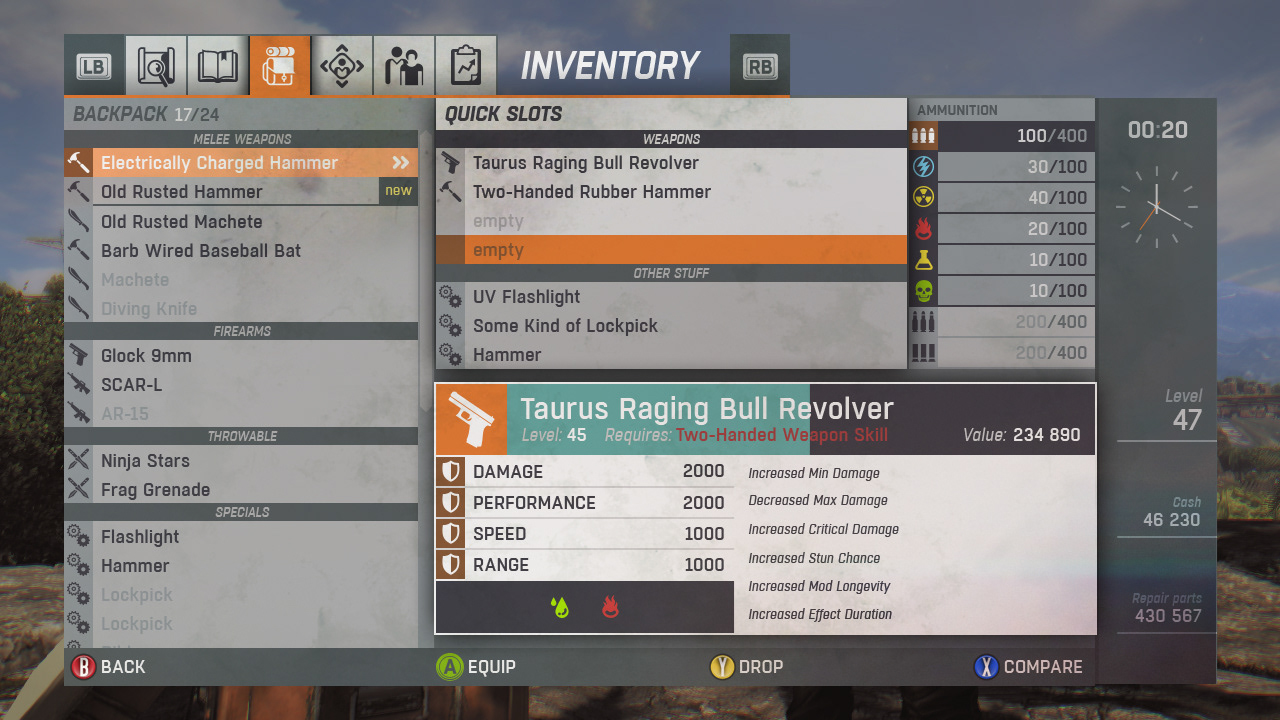Open the map tab with magnifier icon
Image resolution: width=1280 pixels, height=720 pixels.
click(157, 66)
